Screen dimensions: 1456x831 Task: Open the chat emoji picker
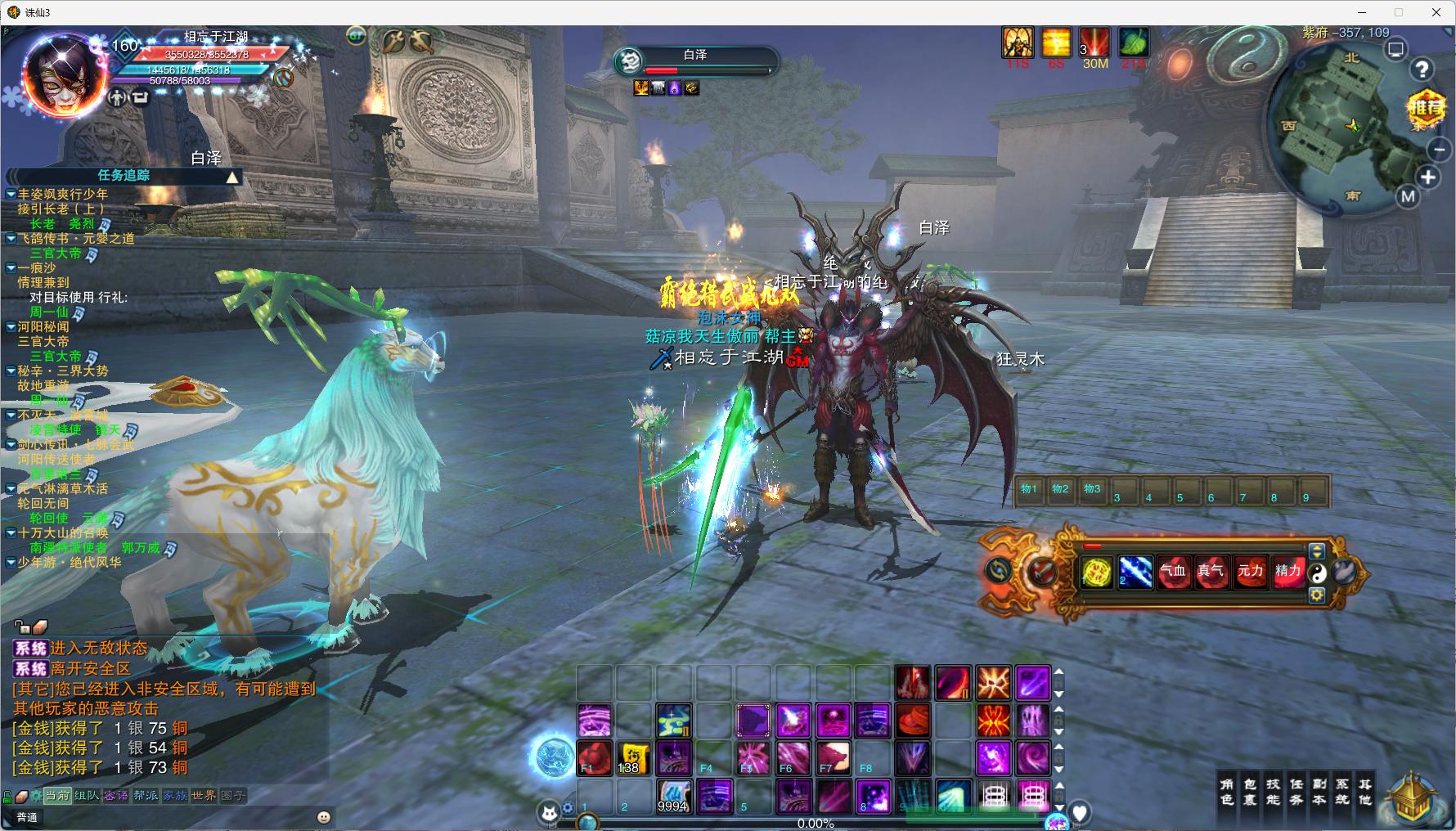pos(324,817)
